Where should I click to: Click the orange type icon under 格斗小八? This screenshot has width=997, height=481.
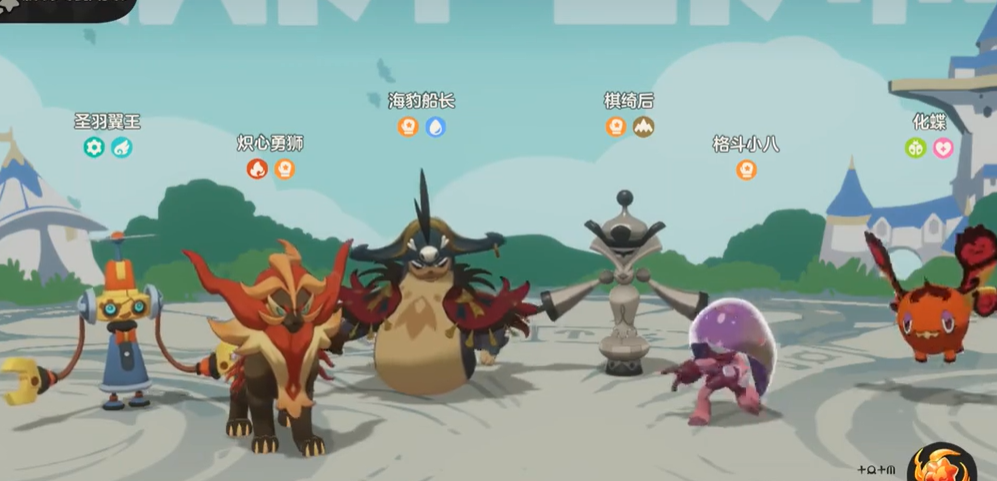coord(746,169)
